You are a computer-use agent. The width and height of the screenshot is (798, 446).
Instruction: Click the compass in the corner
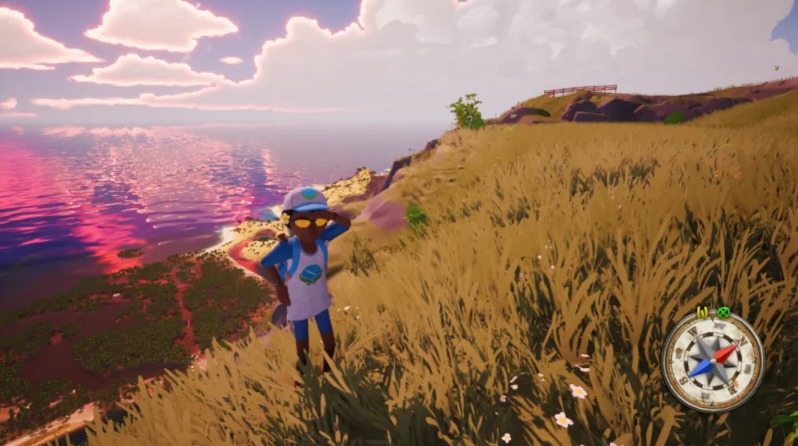coord(712,361)
